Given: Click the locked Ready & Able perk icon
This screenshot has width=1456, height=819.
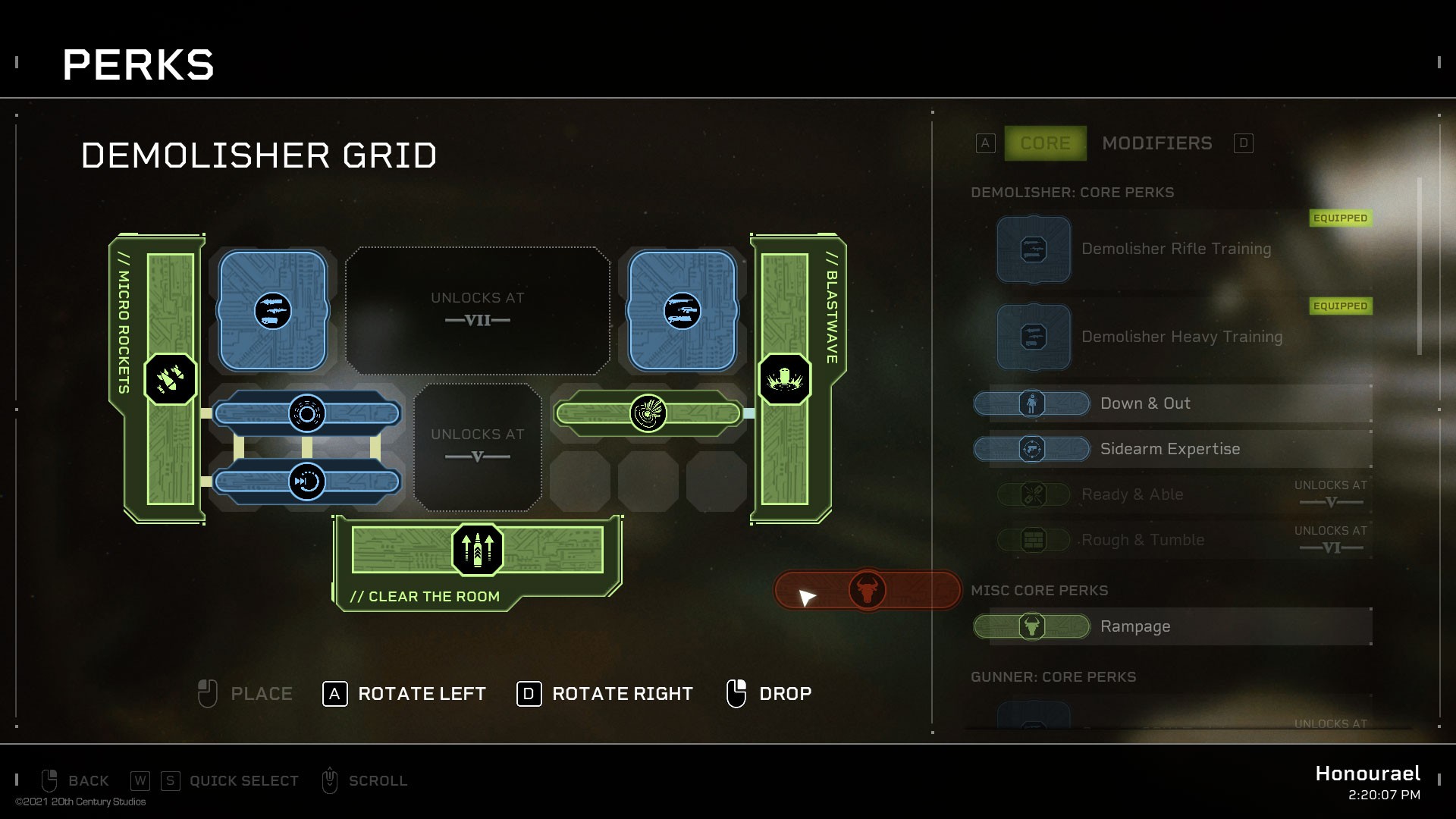Looking at the screenshot, I should coord(1032,494).
